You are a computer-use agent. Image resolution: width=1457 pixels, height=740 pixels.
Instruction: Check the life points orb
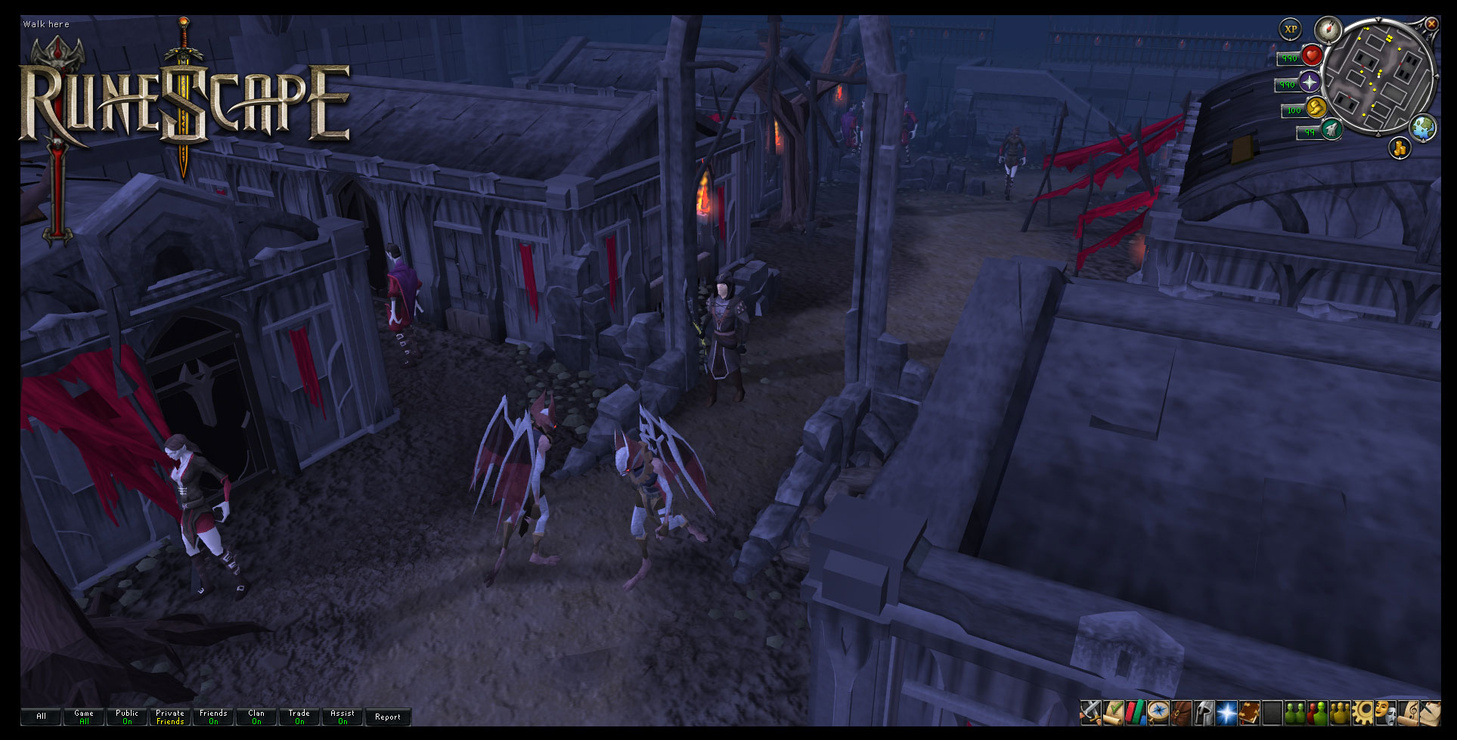(x=1312, y=56)
